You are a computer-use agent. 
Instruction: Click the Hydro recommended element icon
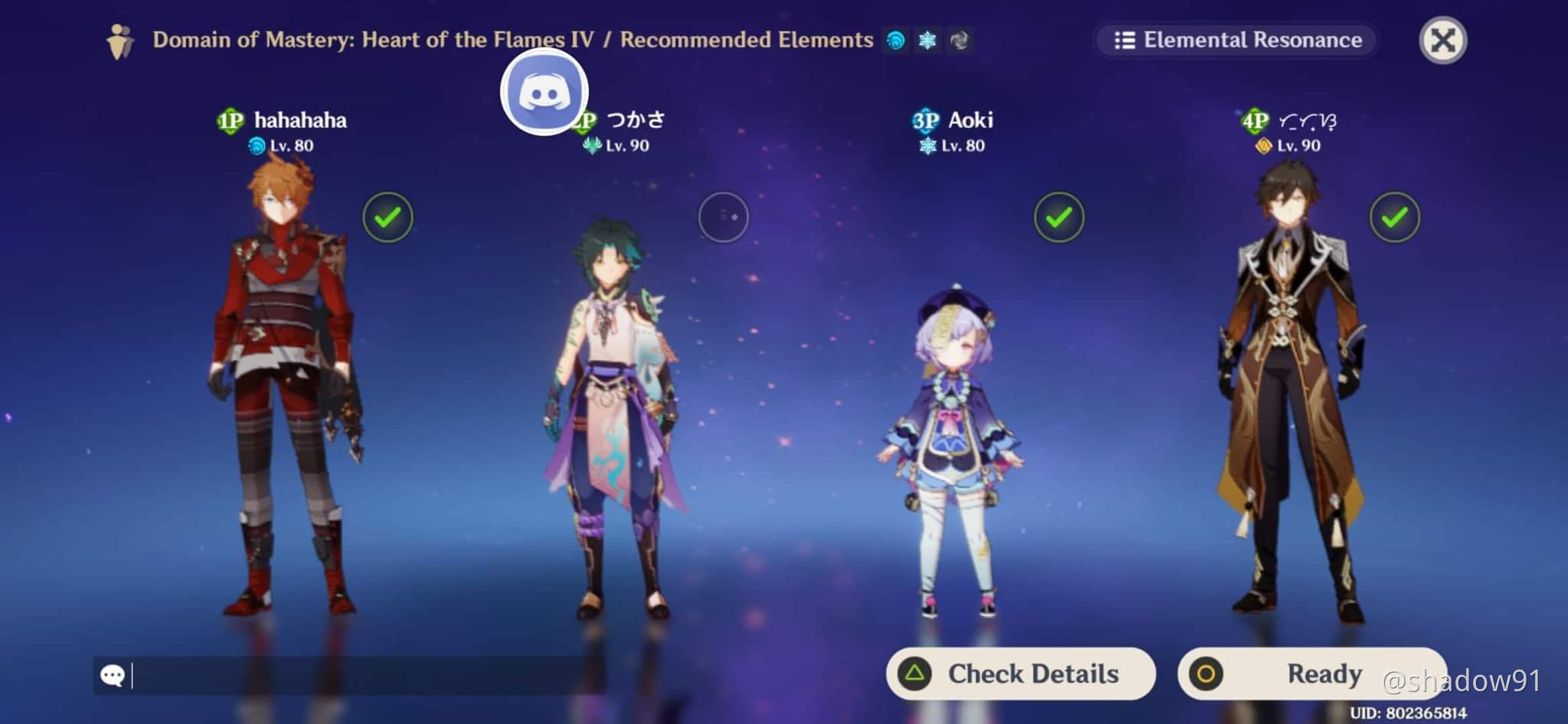(x=896, y=41)
